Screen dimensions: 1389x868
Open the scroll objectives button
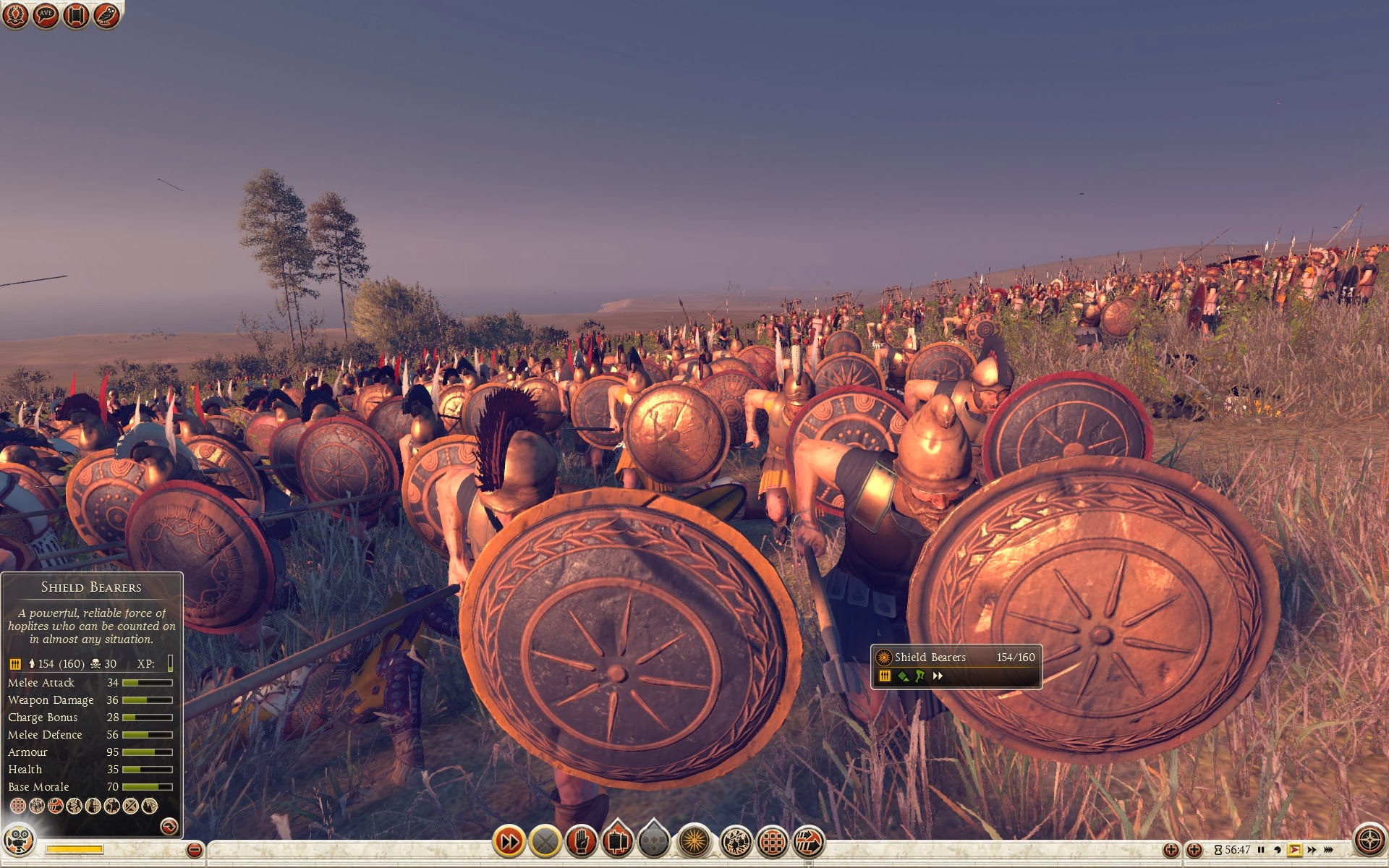pos(75,15)
